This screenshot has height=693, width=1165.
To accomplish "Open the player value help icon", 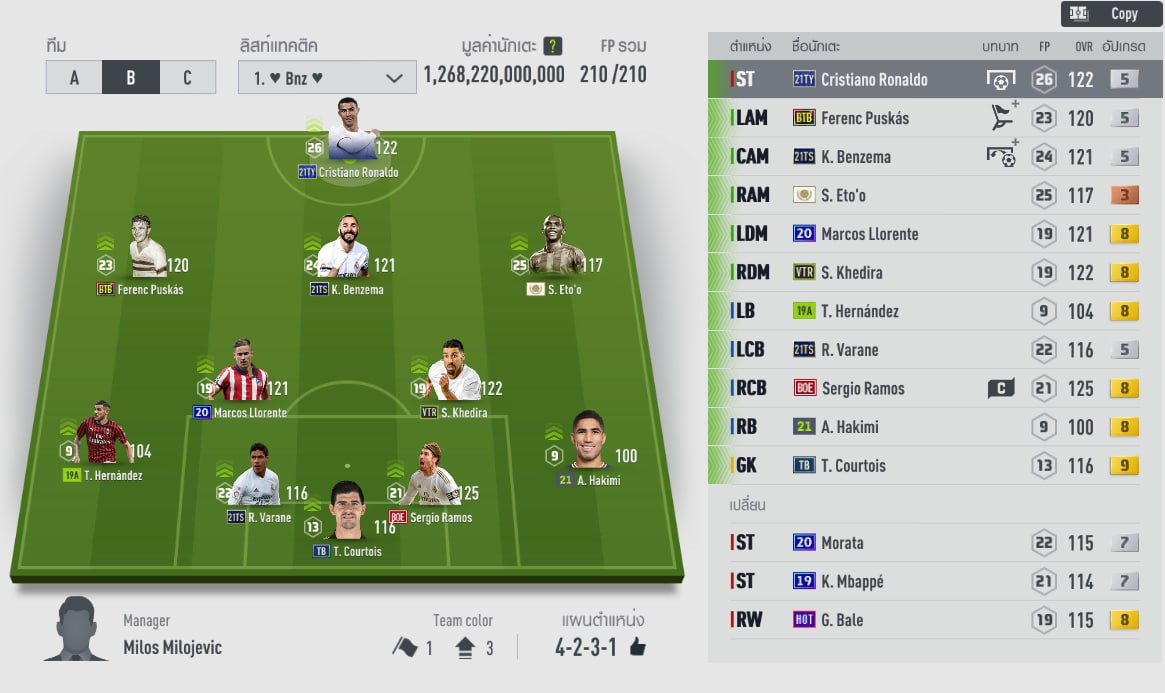I will (553, 46).
